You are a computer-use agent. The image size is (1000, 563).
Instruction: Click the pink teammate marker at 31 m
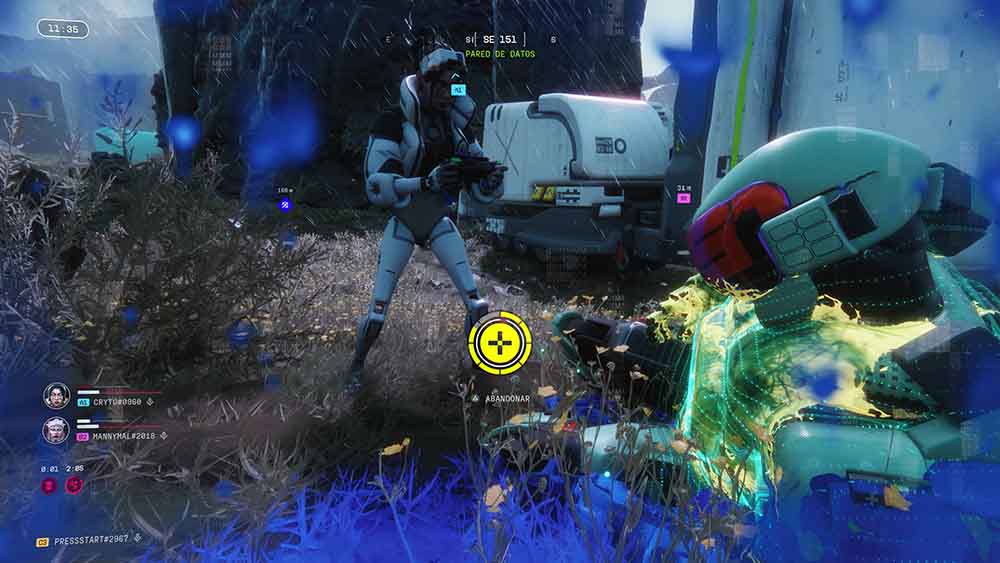click(684, 199)
